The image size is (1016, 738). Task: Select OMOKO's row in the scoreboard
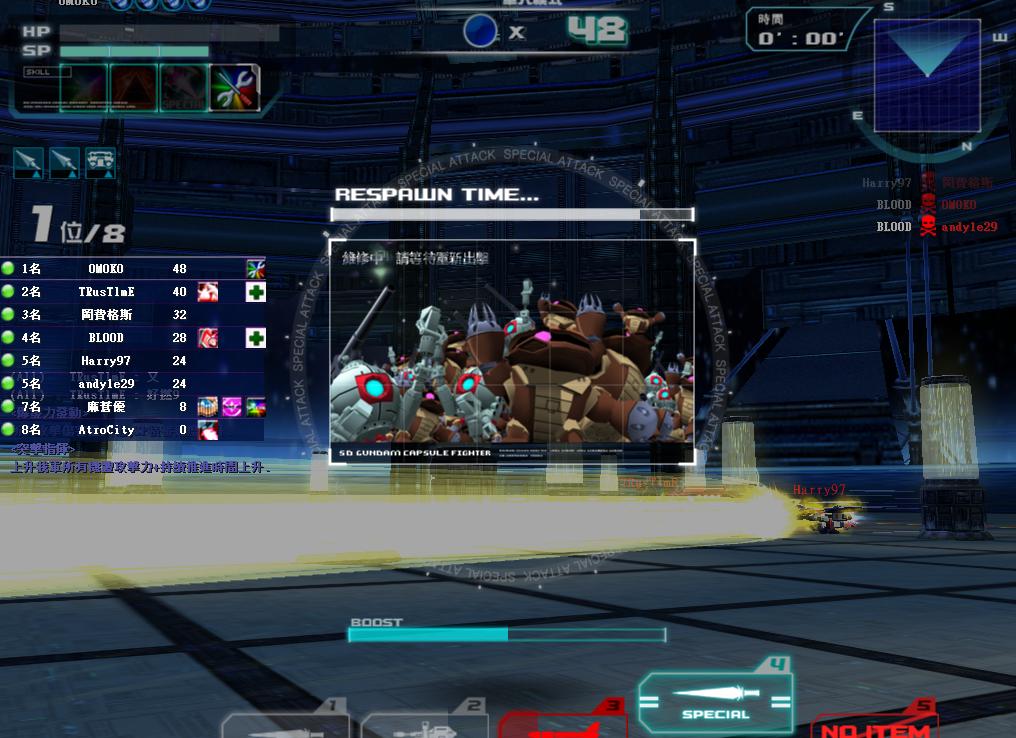(132, 269)
